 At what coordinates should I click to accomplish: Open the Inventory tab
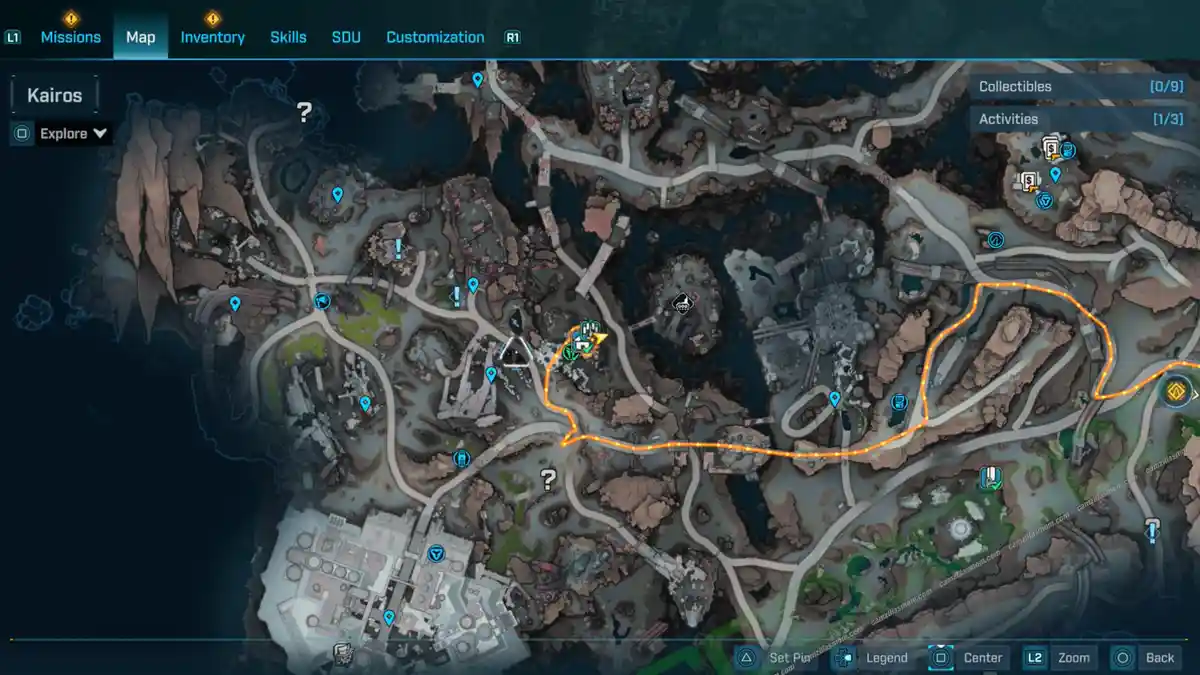(212, 37)
